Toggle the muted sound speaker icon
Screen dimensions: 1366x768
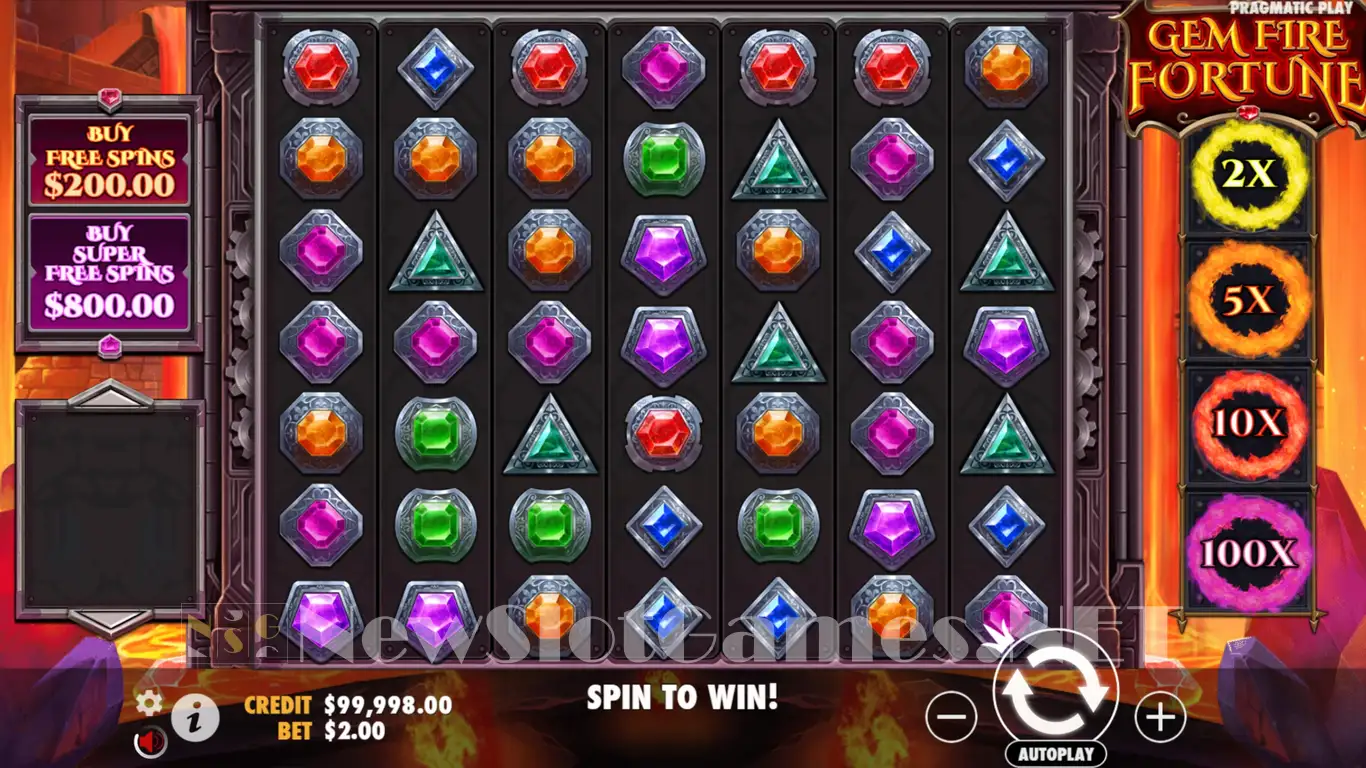(x=151, y=742)
